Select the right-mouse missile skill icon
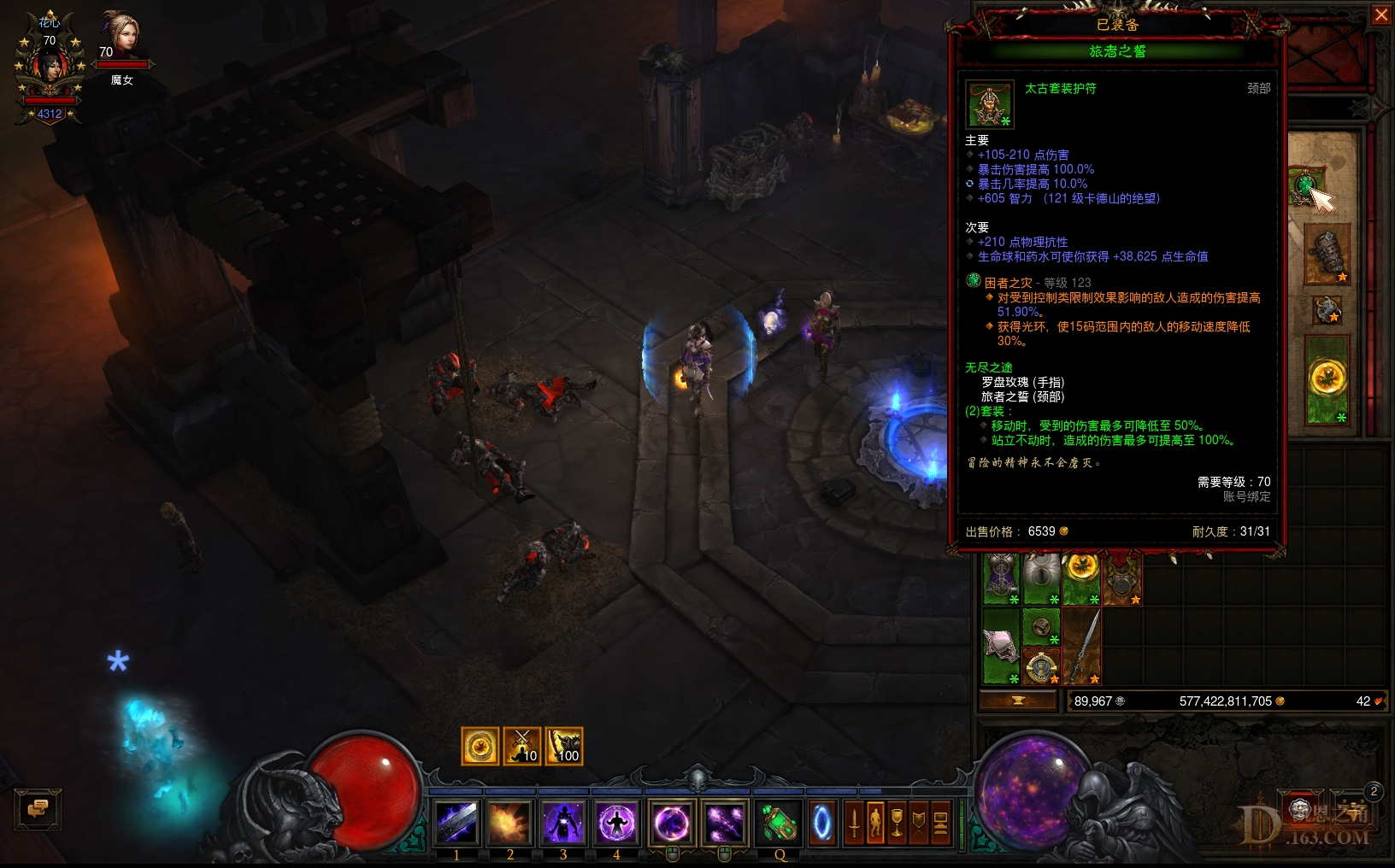Screen dimensions: 1395x868 point(725,822)
